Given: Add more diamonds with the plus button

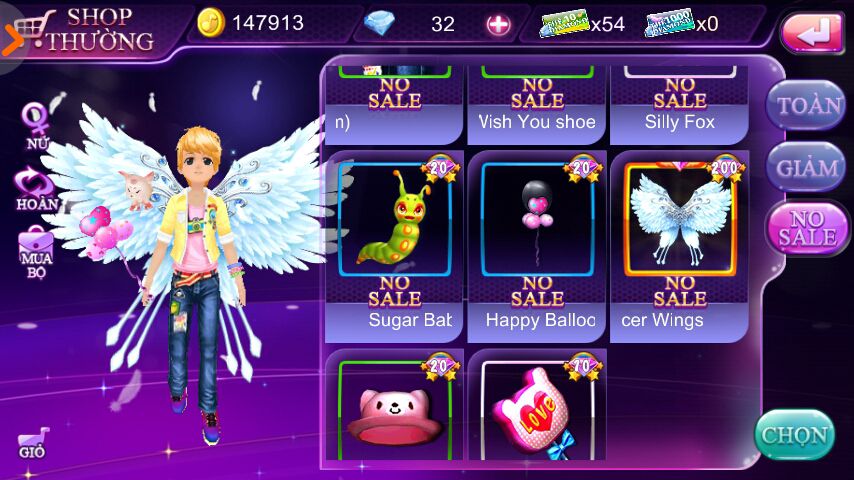Looking at the screenshot, I should 498,25.
